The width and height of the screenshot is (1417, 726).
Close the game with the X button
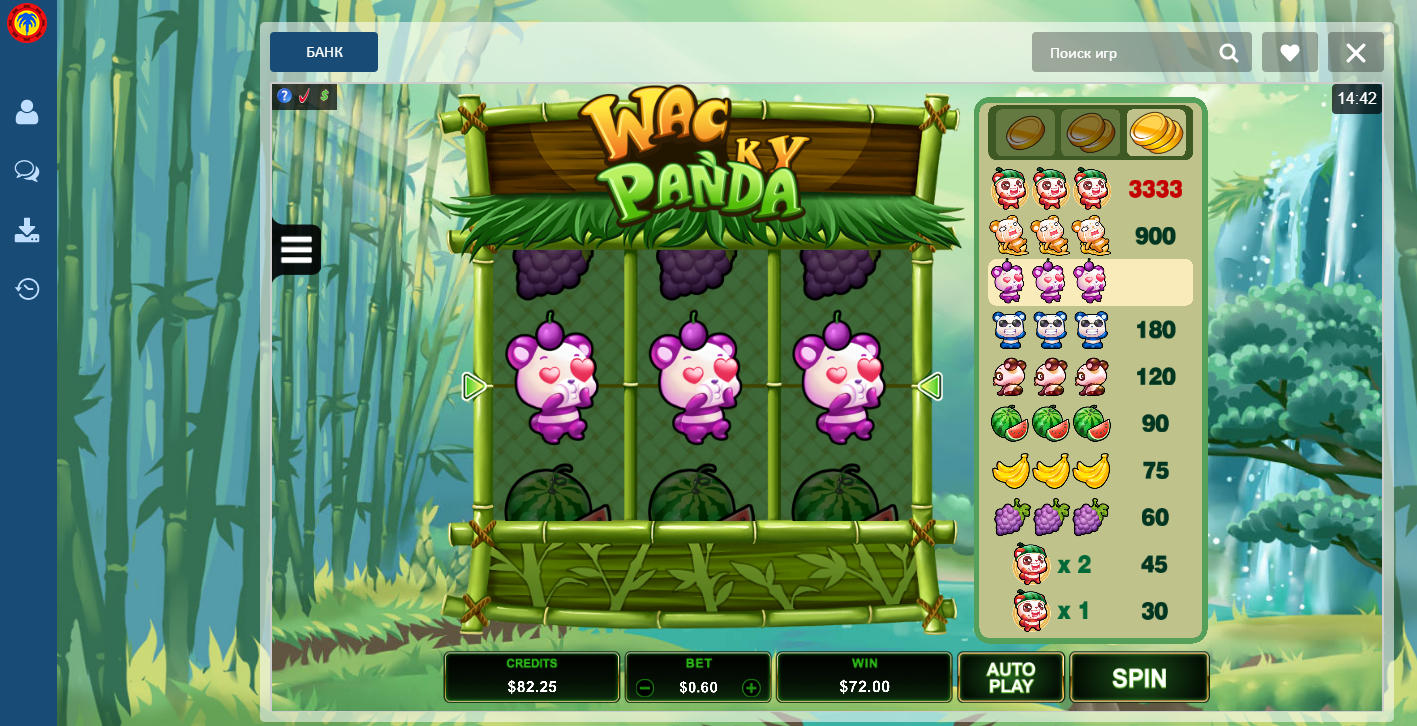pyautogui.click(x=1356, y=53)
